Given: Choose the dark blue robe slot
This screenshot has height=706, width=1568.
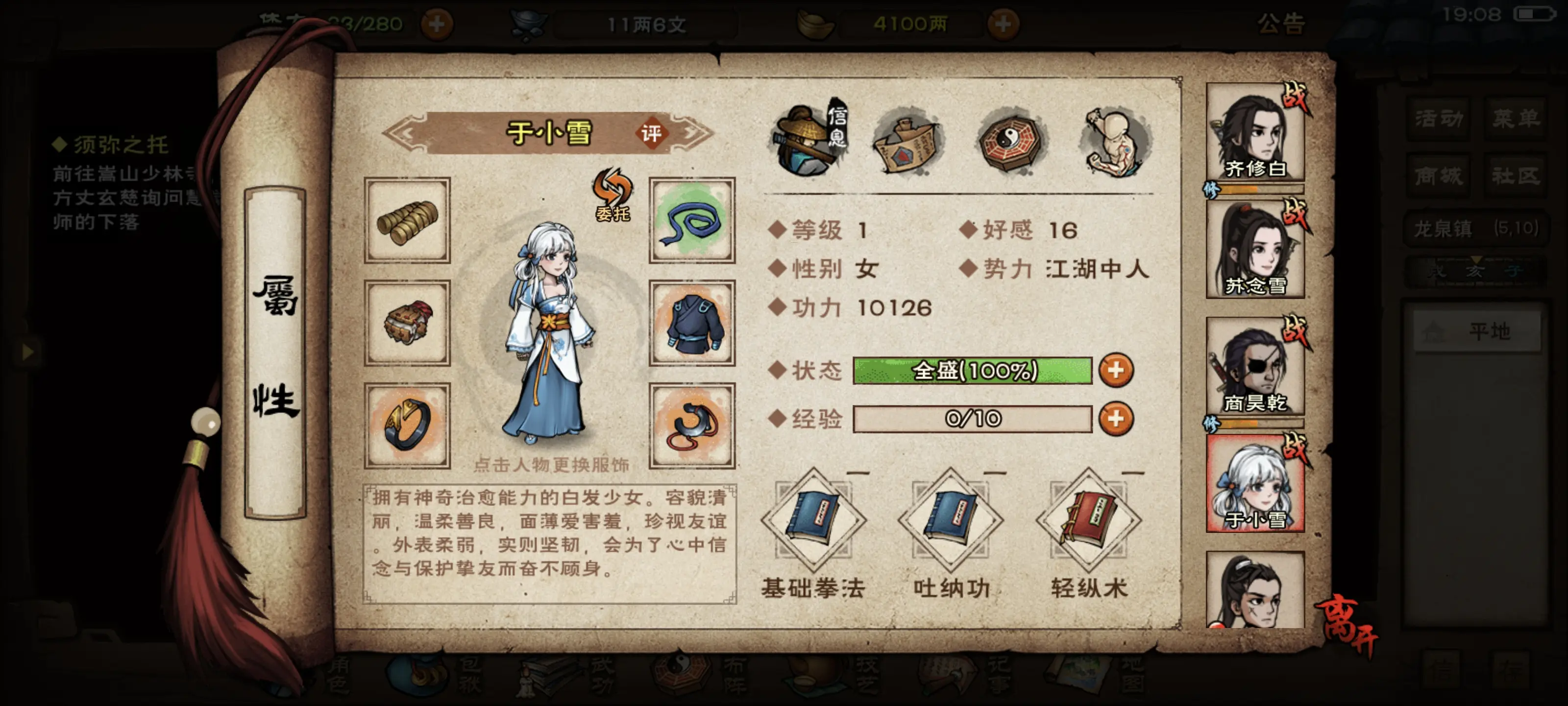Looking at the screenshot, I should (692, 323).
